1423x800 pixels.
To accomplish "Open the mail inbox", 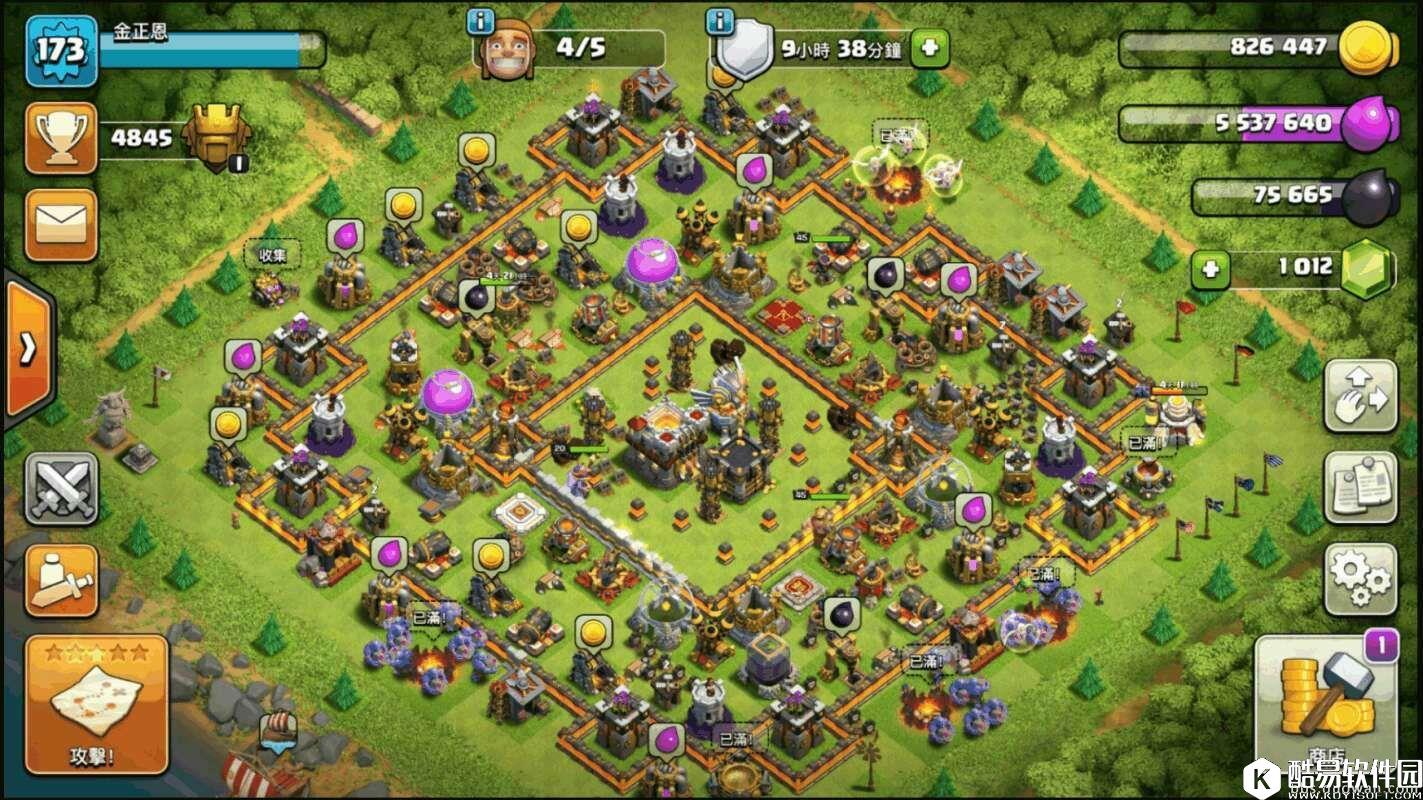I will coord(61,225).
